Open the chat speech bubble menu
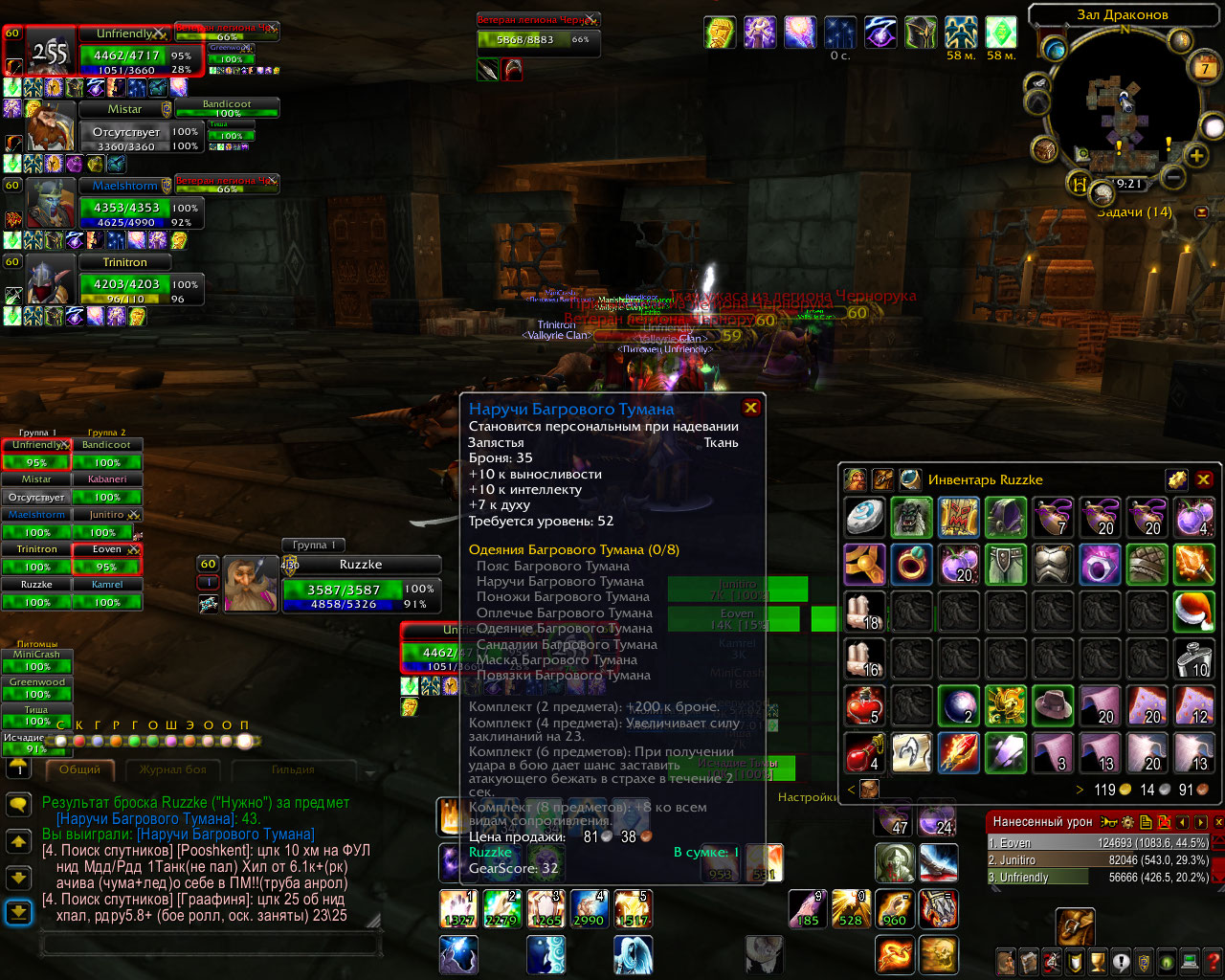Viewport: 1225px width, 980px height. click(18, 805)
